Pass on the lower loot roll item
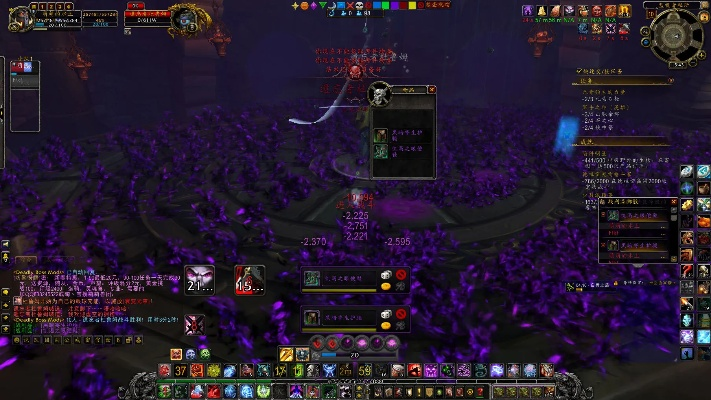This screenshot has height=400, width=711. click(x=401, y=314)
